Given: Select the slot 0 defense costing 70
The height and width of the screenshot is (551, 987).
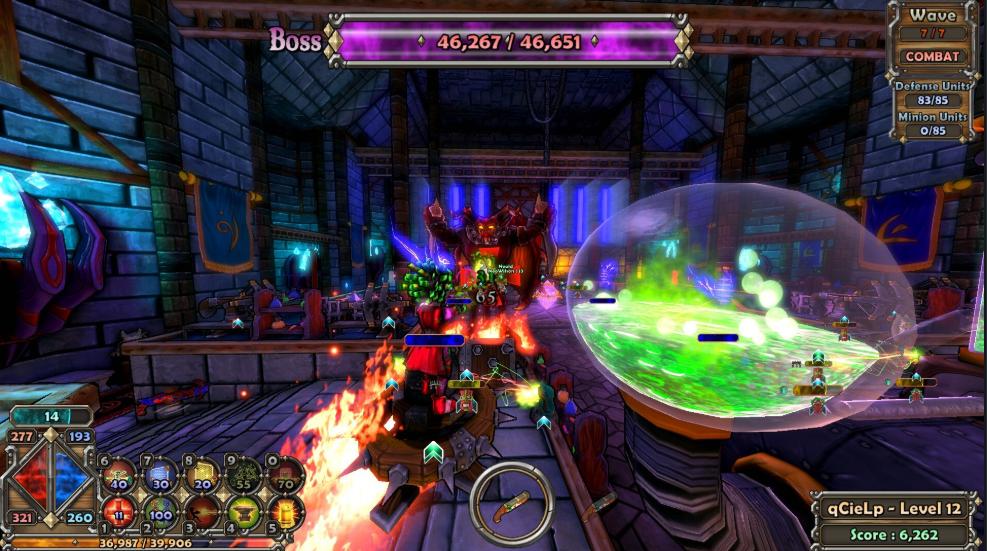Looking at the screenshot, I should (285, 474).
